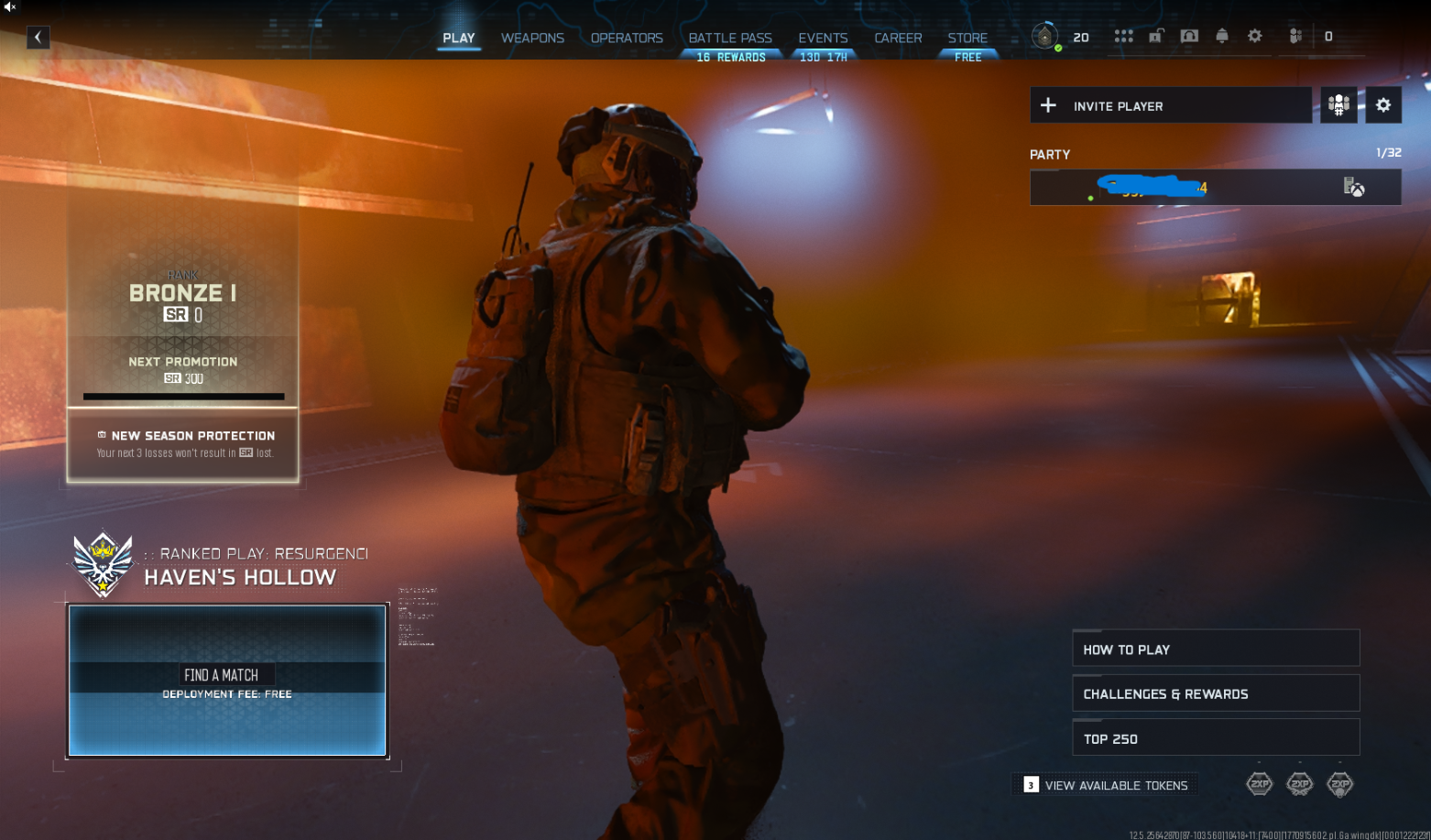Switch to the Weapons tab
This screenshot has width=1431, height=840.
point(532,38)
